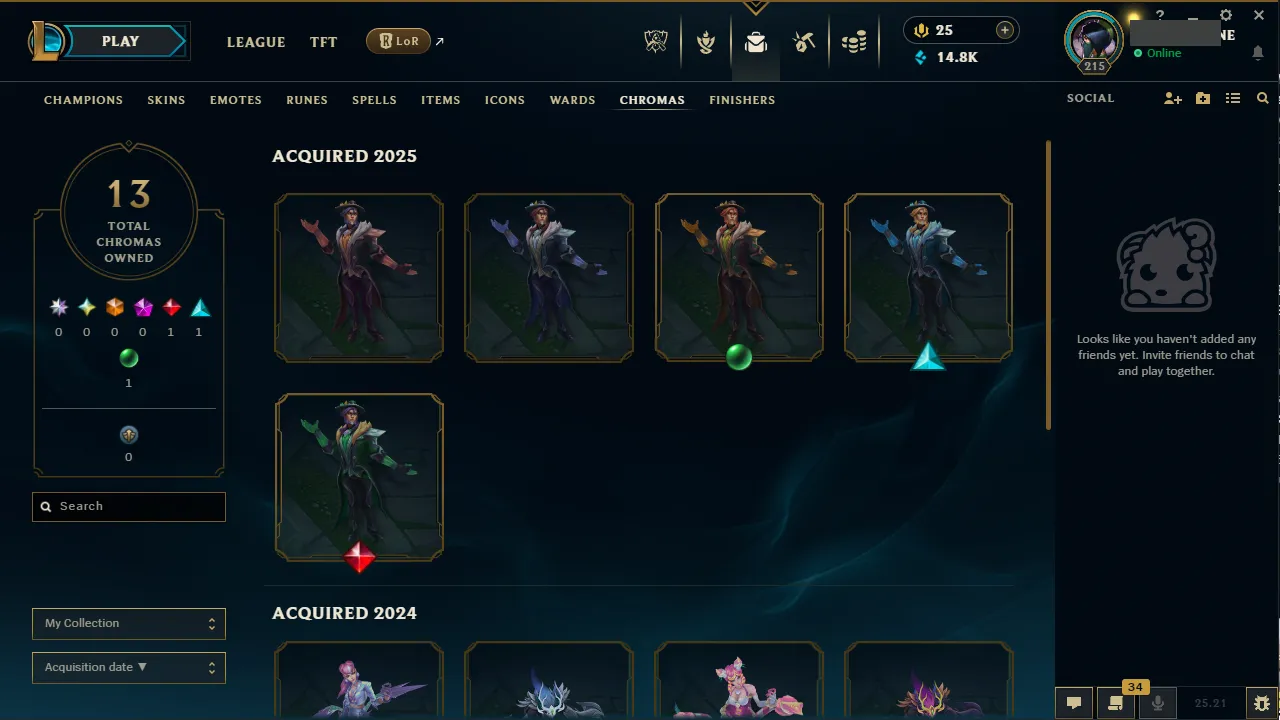Search the friends list with magnifier icon
The image size is (1280, 720).
pyautogui.click(x=1262, y=98)
